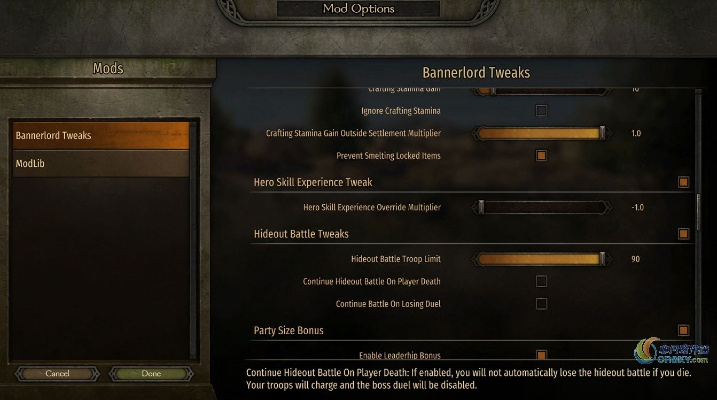The width and height of the screenshot is (717, 400).
Task: Disable the Hero Skill Experience Tweak group
Action: click(x=684, y=183)
